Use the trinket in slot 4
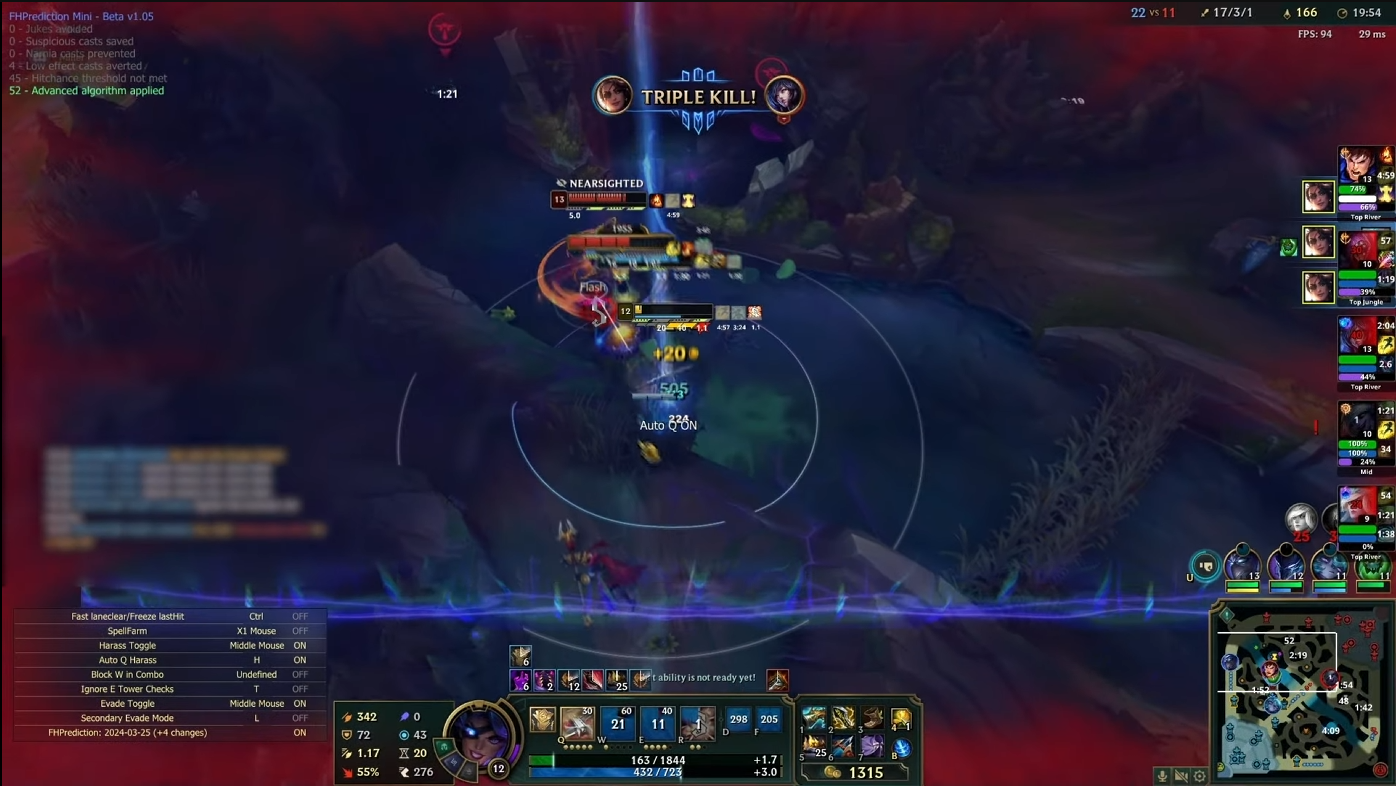The image size is (1396, 786). (x=902, y=719)
